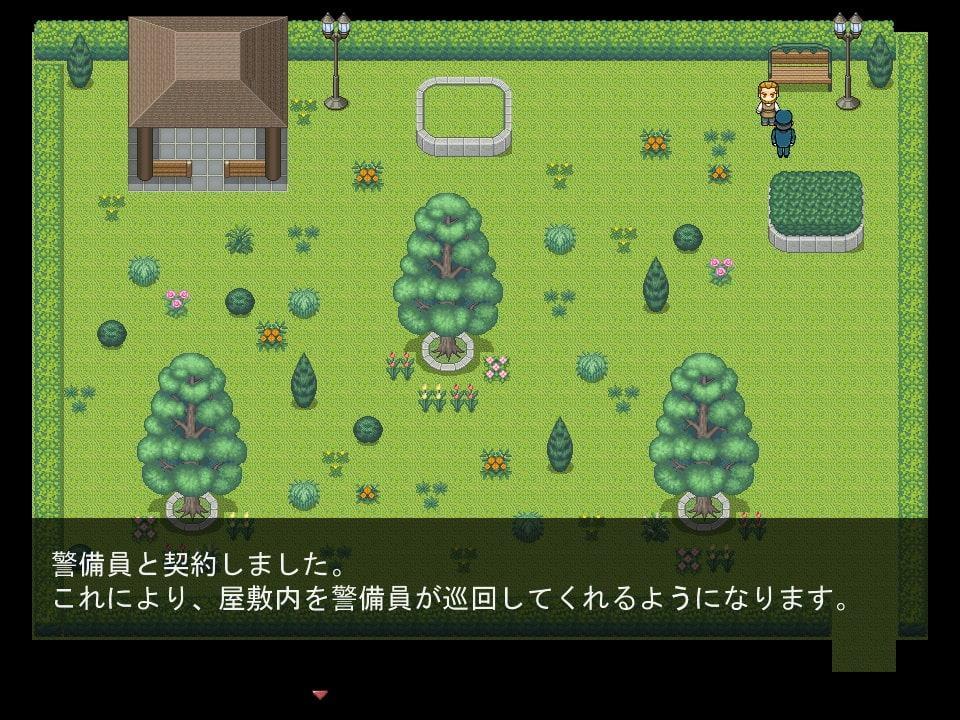Advance the security guard contract message box

[x=450, y=580]
